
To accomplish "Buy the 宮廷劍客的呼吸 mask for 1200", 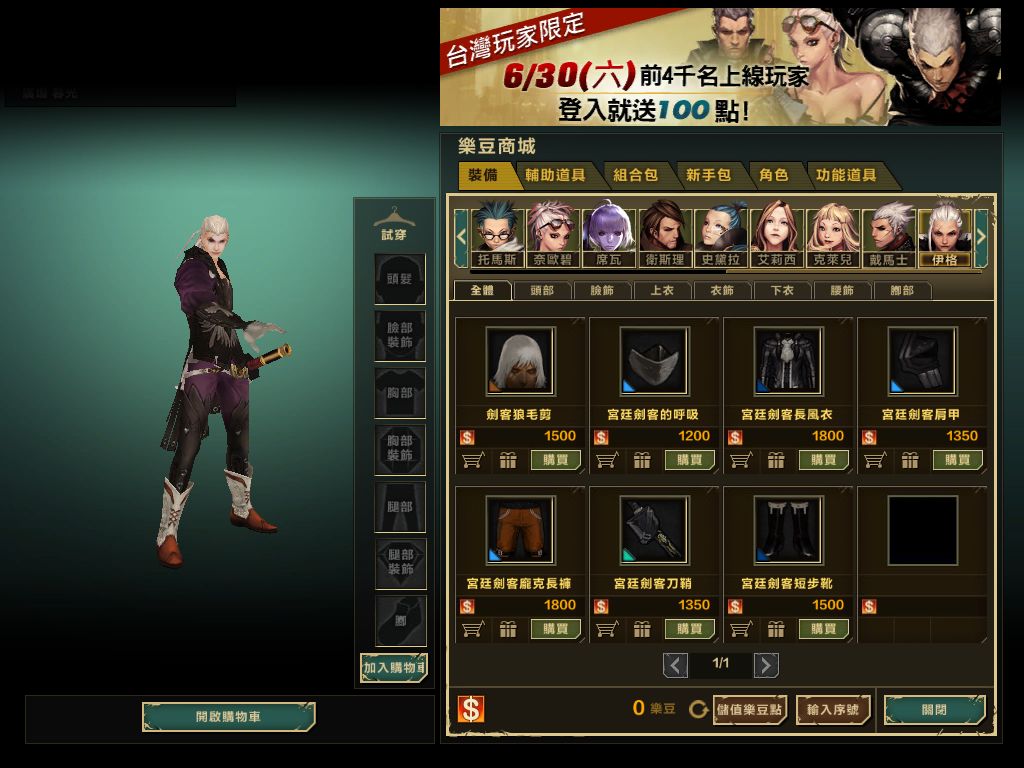I will 690,460.
